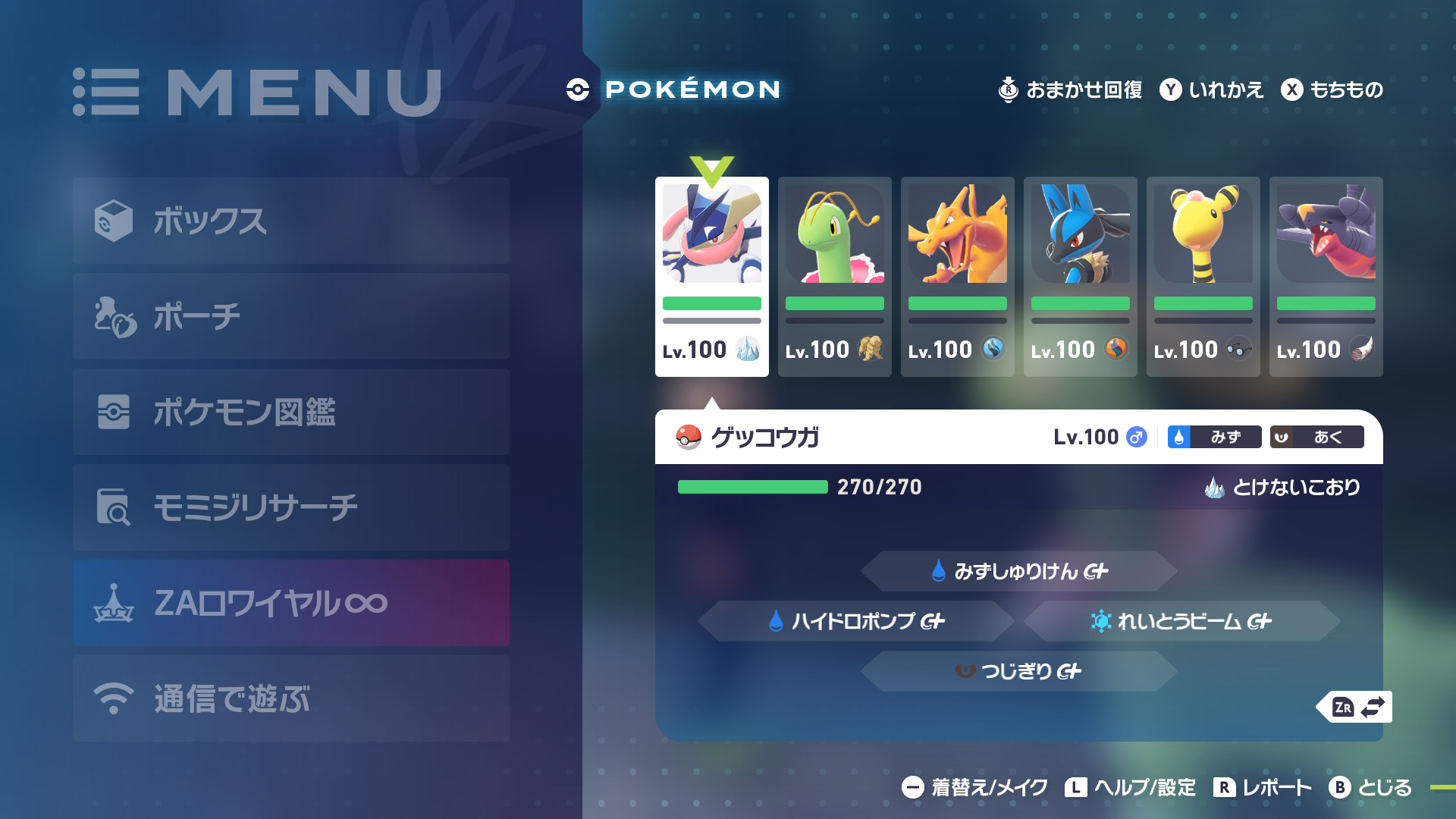Select the みずしゅりけん move
The height and width of the screenshot is (819, 1456).
tap(1018, 571)
